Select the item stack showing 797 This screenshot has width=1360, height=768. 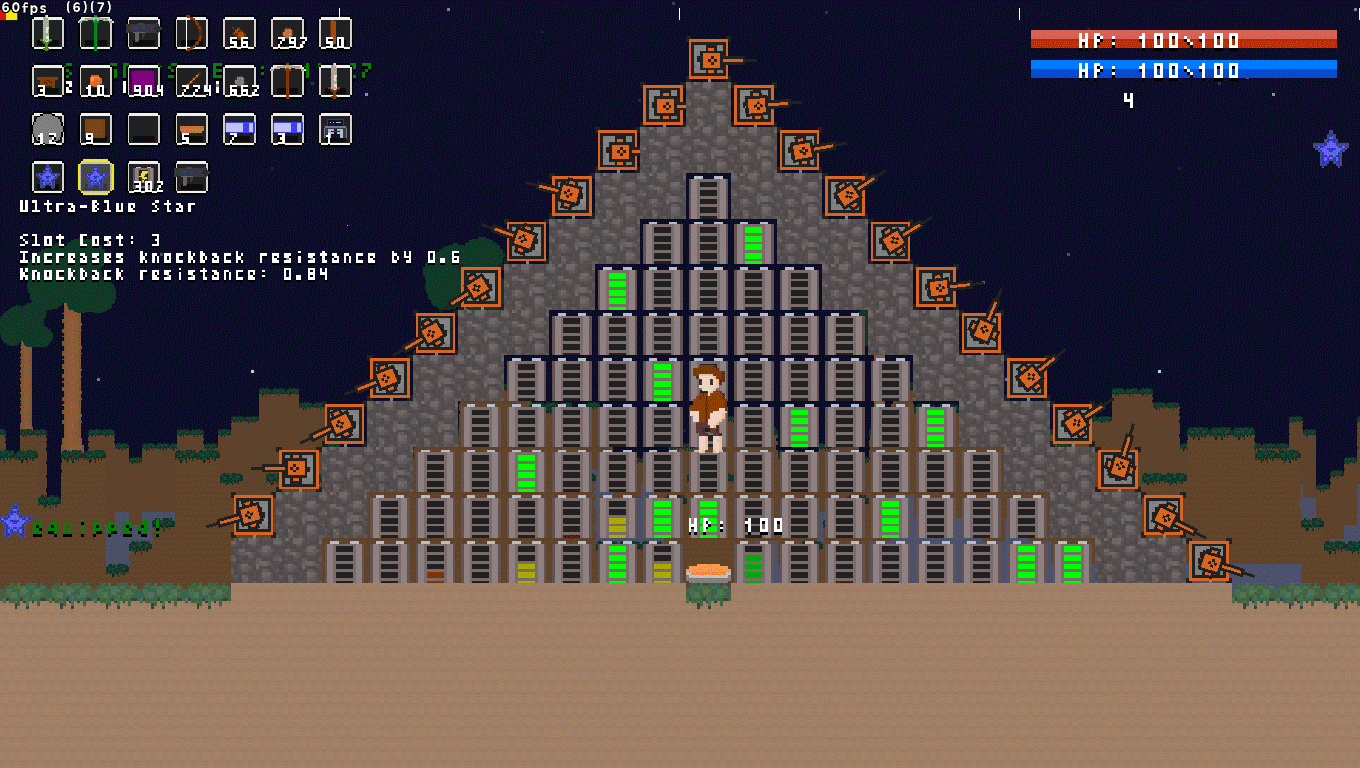coord(287,33)
